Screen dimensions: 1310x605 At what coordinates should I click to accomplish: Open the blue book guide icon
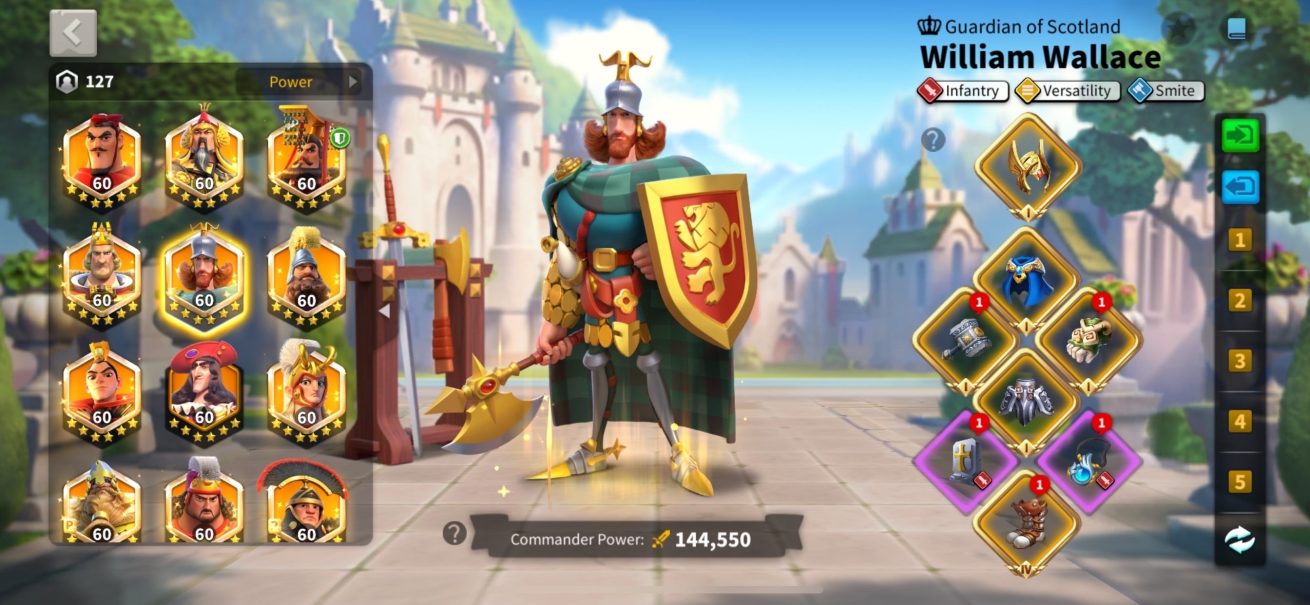tap(1237, 28)
